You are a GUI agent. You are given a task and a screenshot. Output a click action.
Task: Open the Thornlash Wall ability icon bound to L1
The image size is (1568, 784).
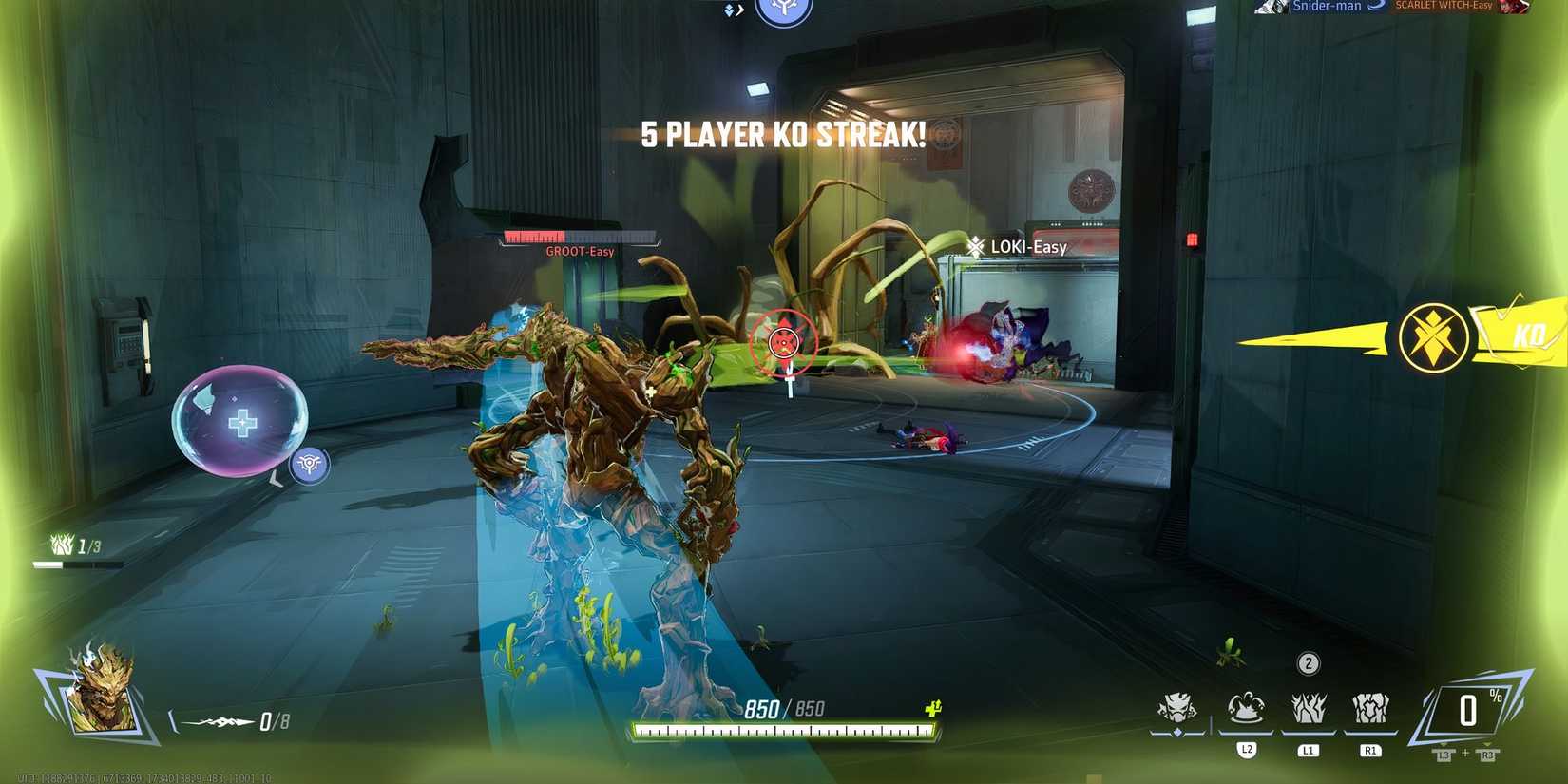click(1310, 709)
